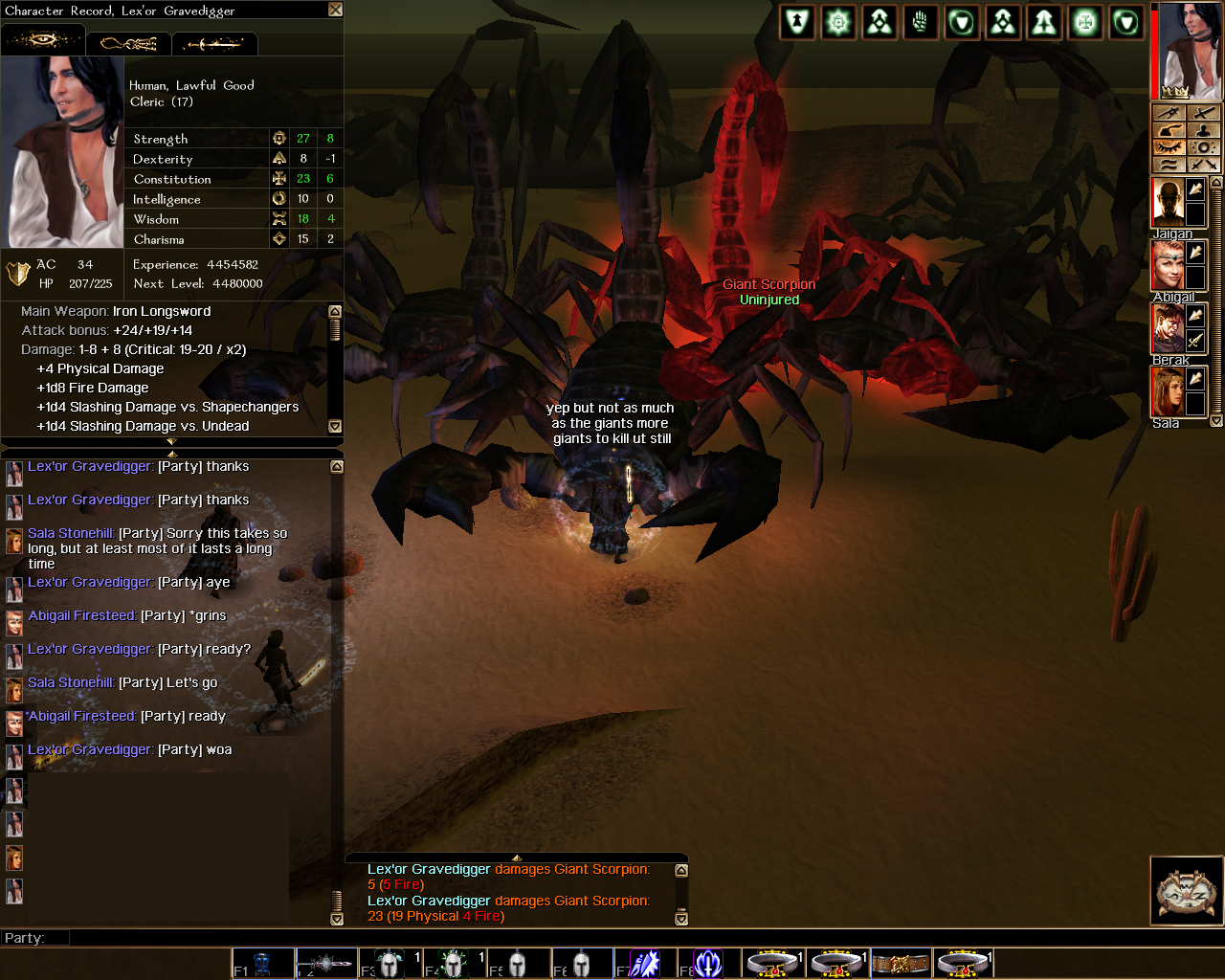Toggle stealth mode with the eyelash icon
This screenshot has height=980, width=1225.
[1169, 147]
